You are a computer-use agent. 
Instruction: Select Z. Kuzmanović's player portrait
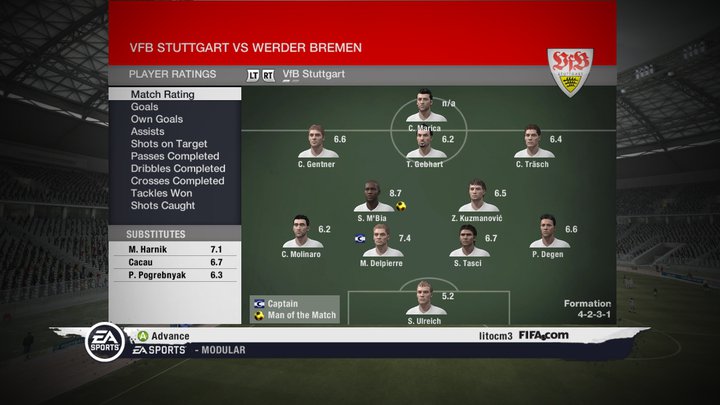pos(477,197)
